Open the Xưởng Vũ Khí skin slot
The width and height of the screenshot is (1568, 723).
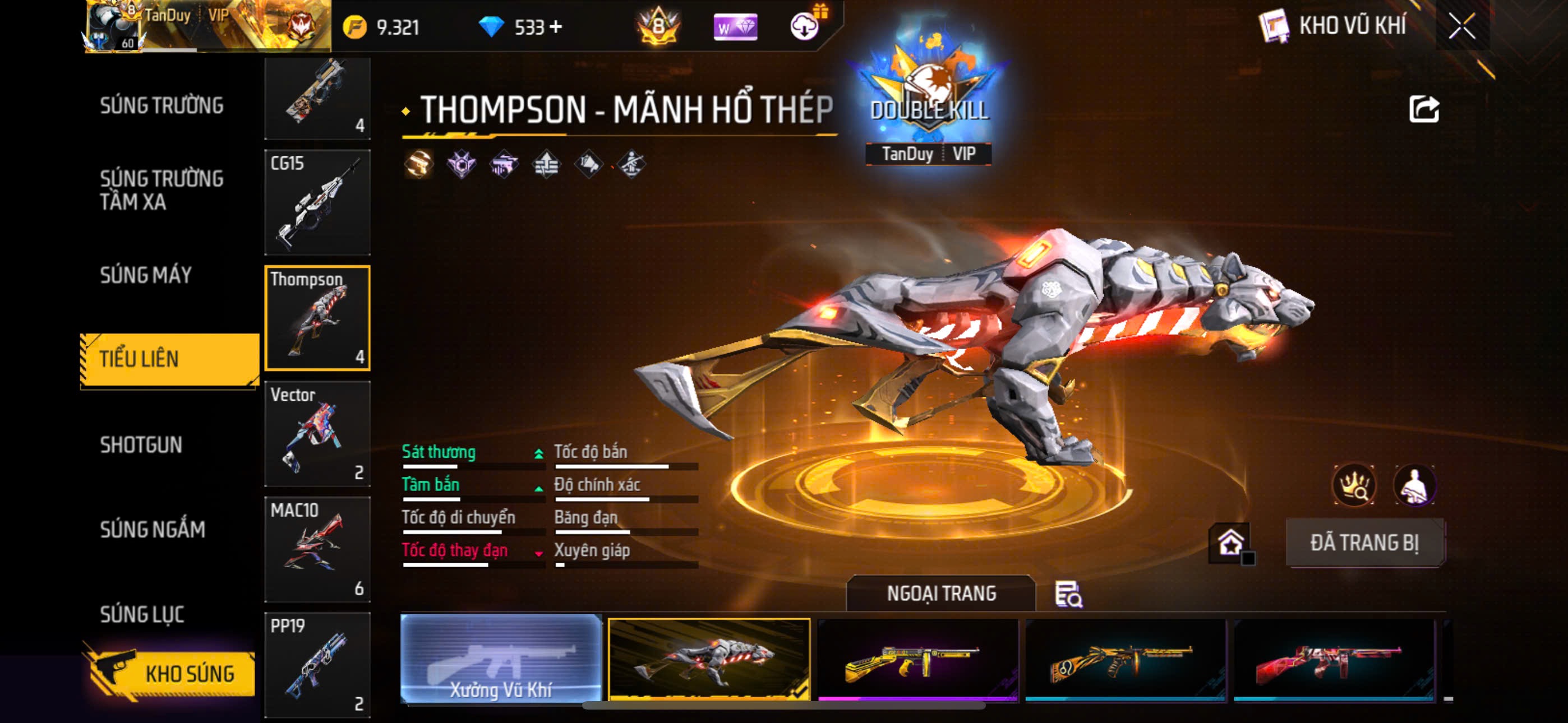[x=500, y=659]
